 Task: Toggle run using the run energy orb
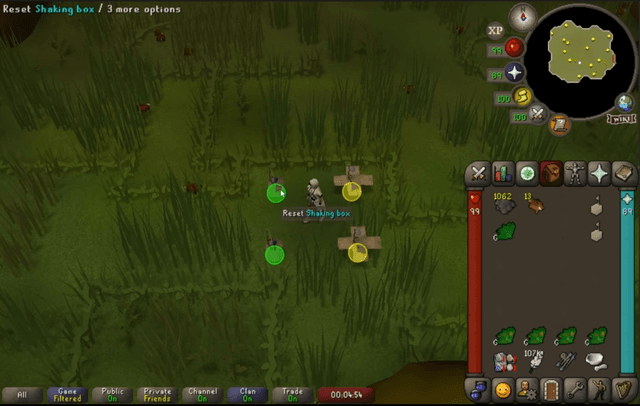point(520,97)
